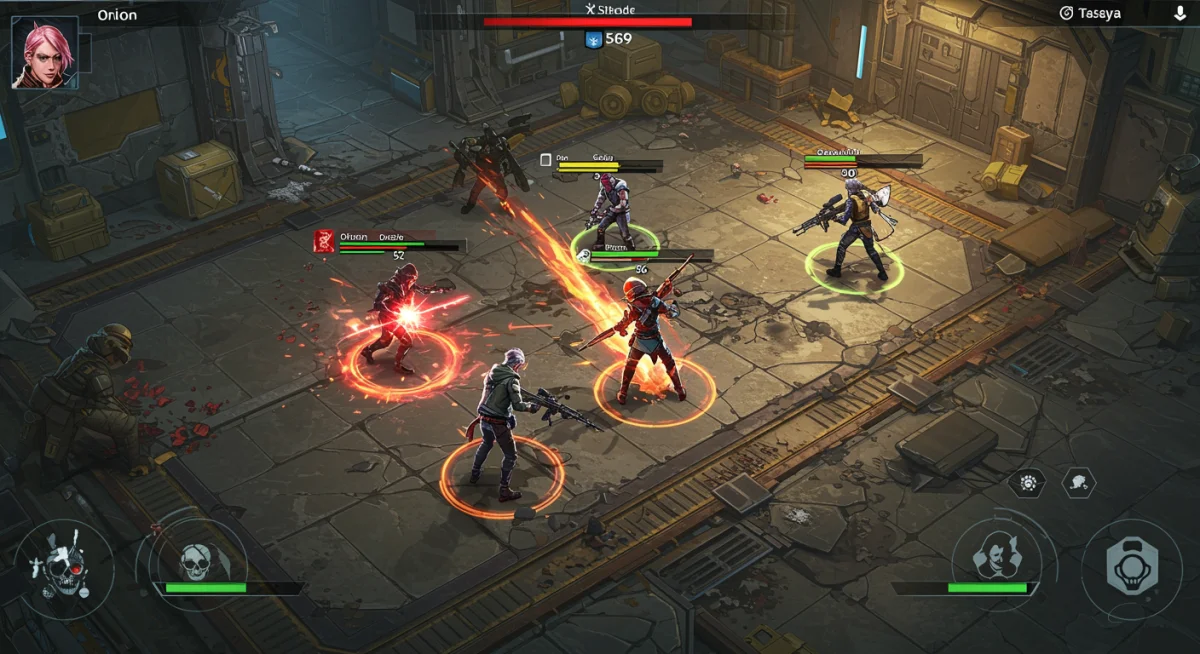Click the download arrow icon
This screenshot has width=1200, height=654.
coord(1180,13)
